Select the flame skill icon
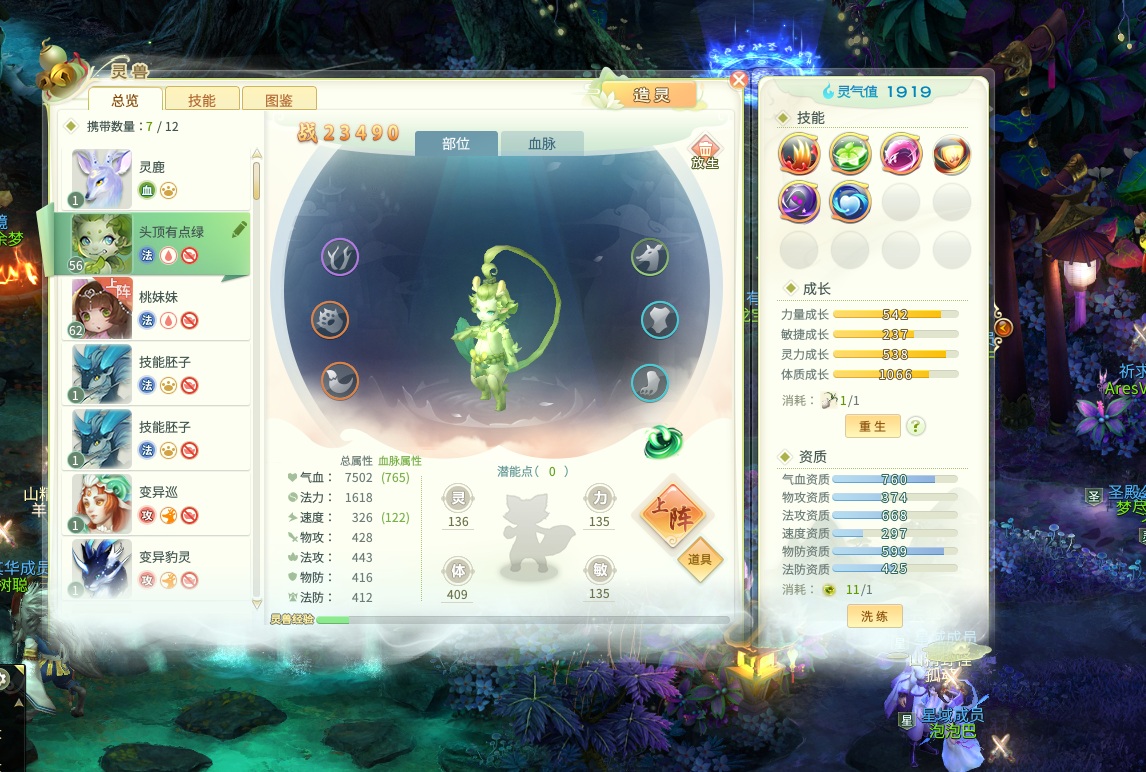Screen dimensions: 1146x772 (x=799, y=154)
